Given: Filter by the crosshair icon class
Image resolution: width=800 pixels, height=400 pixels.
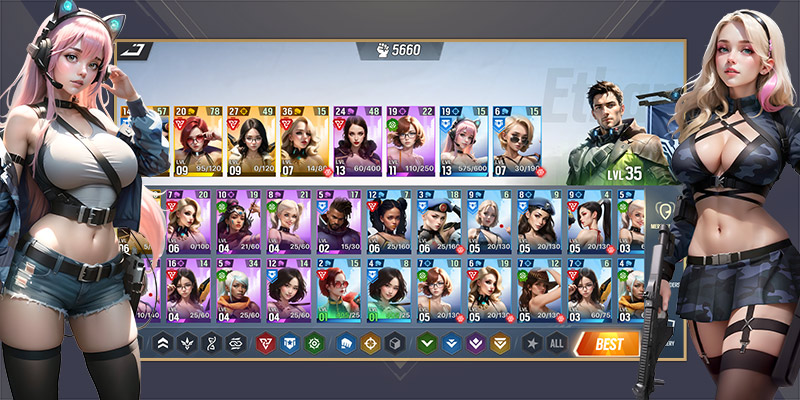Looking at the screenshot, I should (370, 344).
